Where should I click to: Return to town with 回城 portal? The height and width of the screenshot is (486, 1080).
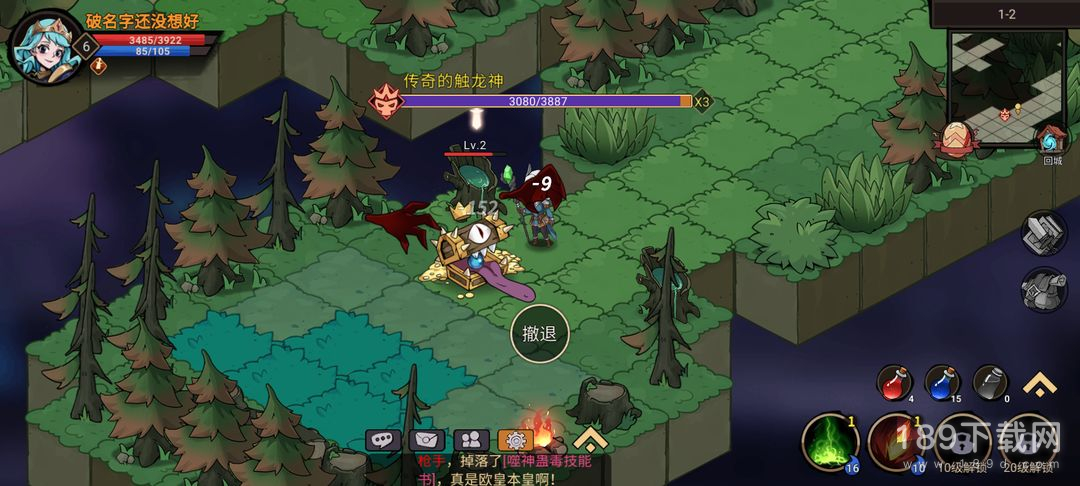tap(1051, 142)
